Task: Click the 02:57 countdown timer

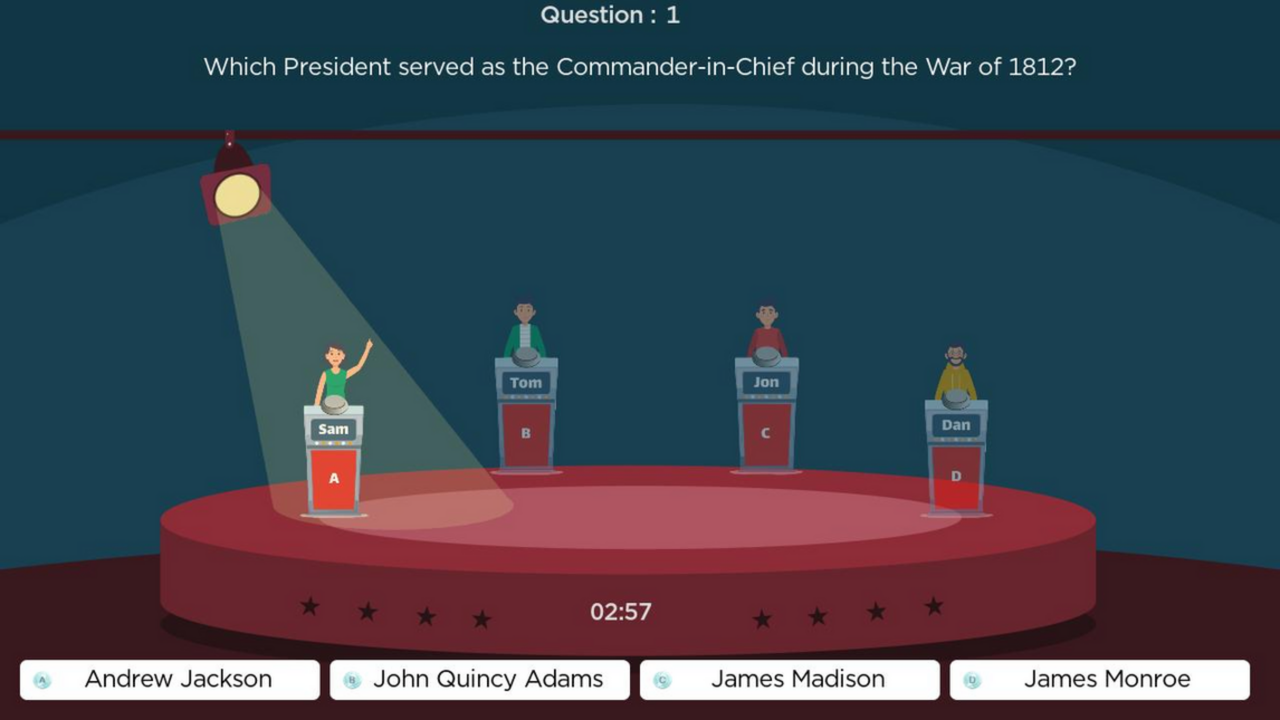Action: [620, 611]
